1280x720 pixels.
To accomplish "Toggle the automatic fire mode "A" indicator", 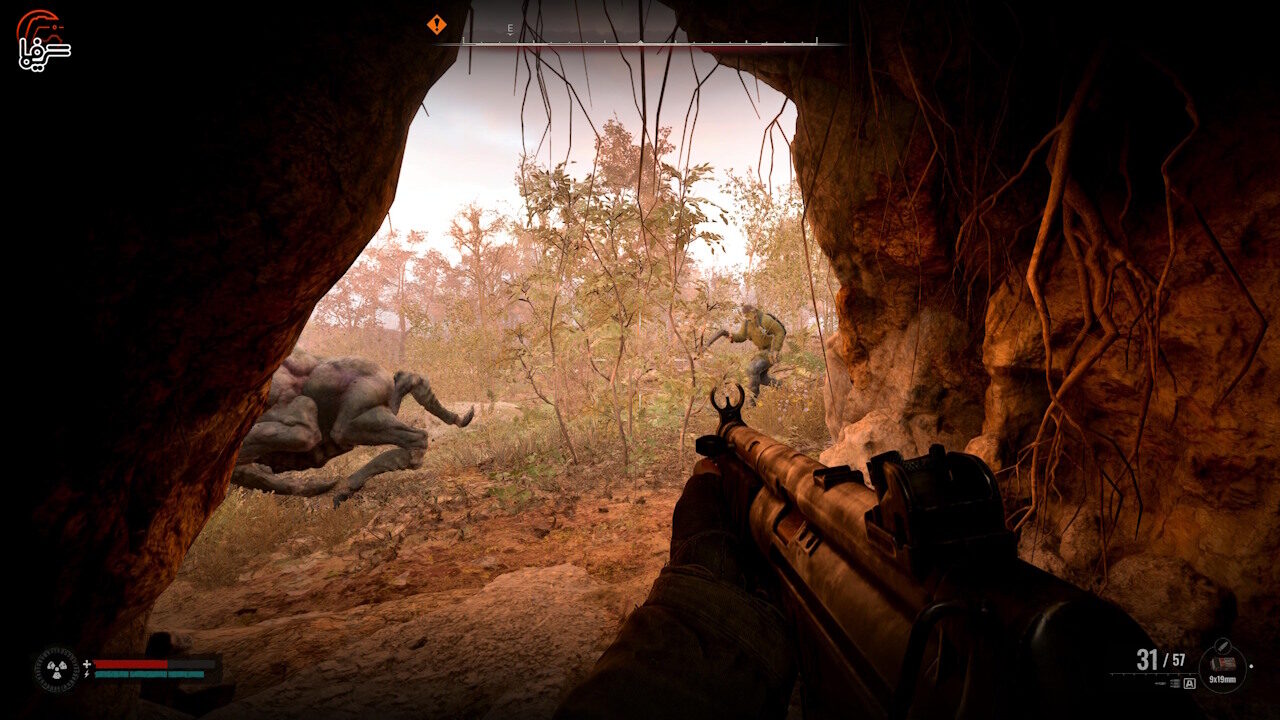I will pyautogui.click(x=1189, y=684).
